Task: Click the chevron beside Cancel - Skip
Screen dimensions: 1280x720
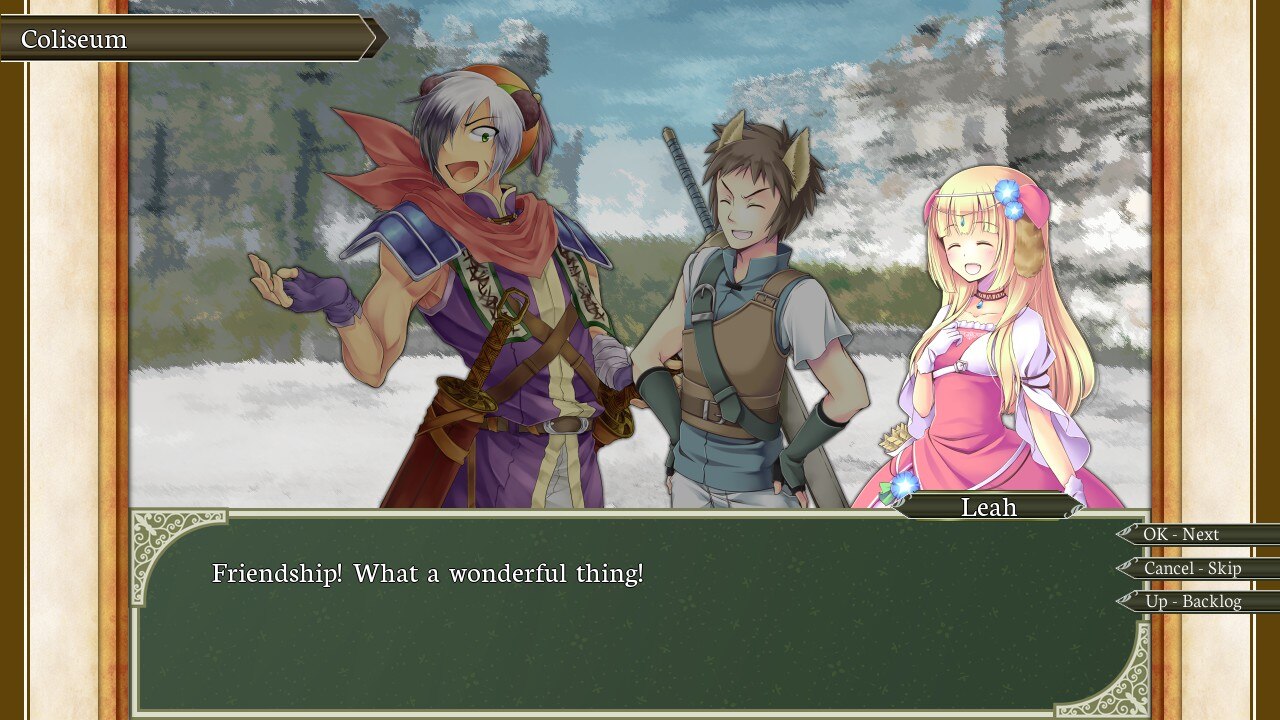Action: [x=1128, y=568]
